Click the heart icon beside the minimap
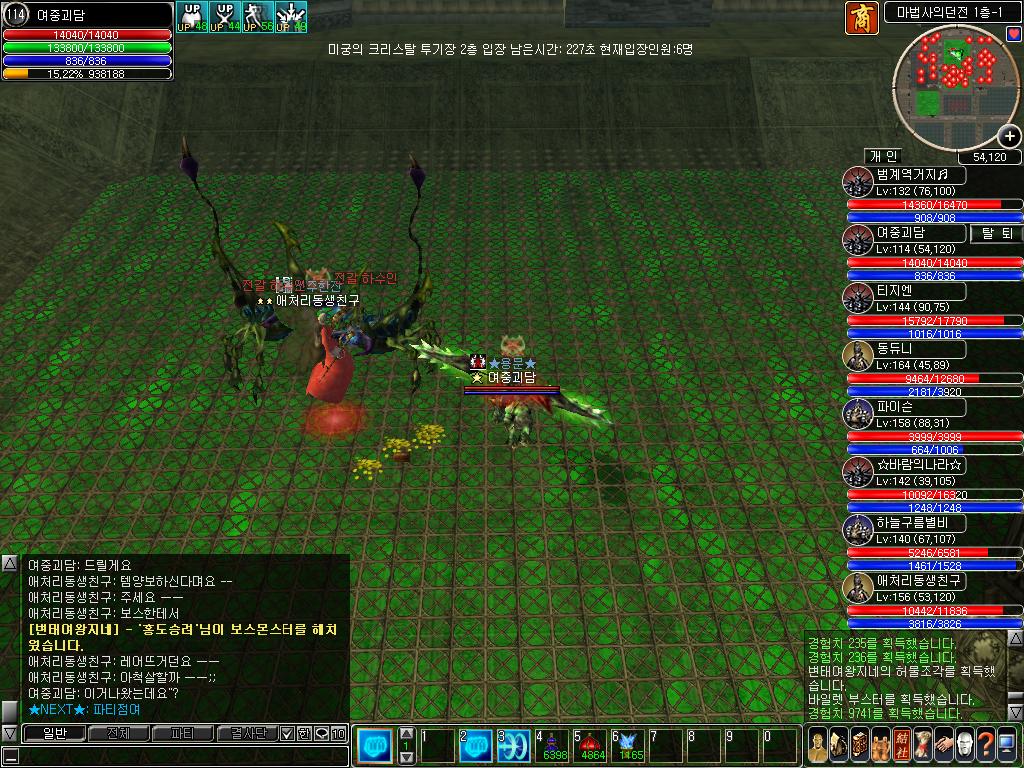 point(1014,34)
